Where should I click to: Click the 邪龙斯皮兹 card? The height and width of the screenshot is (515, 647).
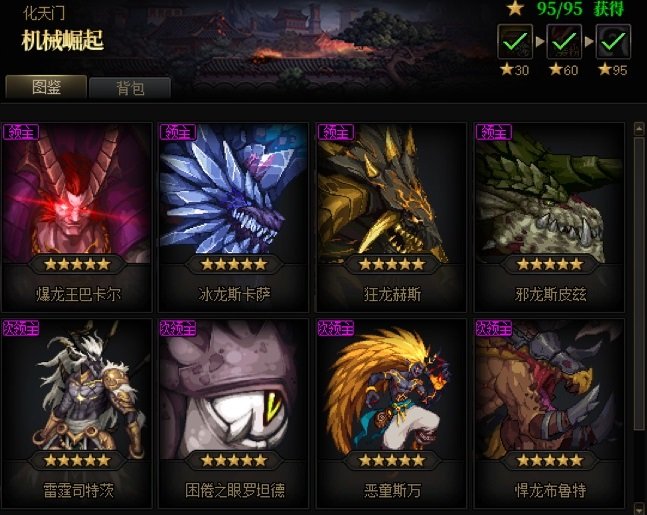[548, 213]
